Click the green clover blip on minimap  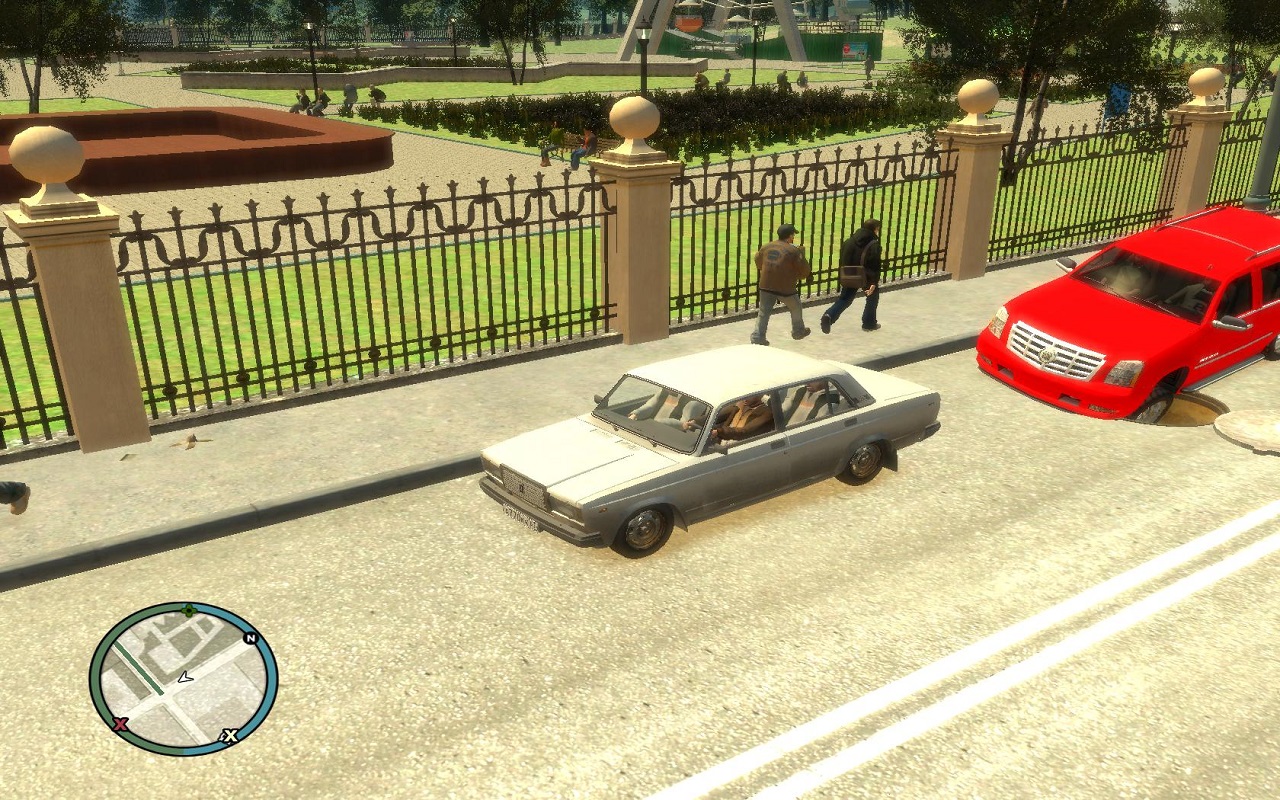pyautogui.click(x=188, y=609)
